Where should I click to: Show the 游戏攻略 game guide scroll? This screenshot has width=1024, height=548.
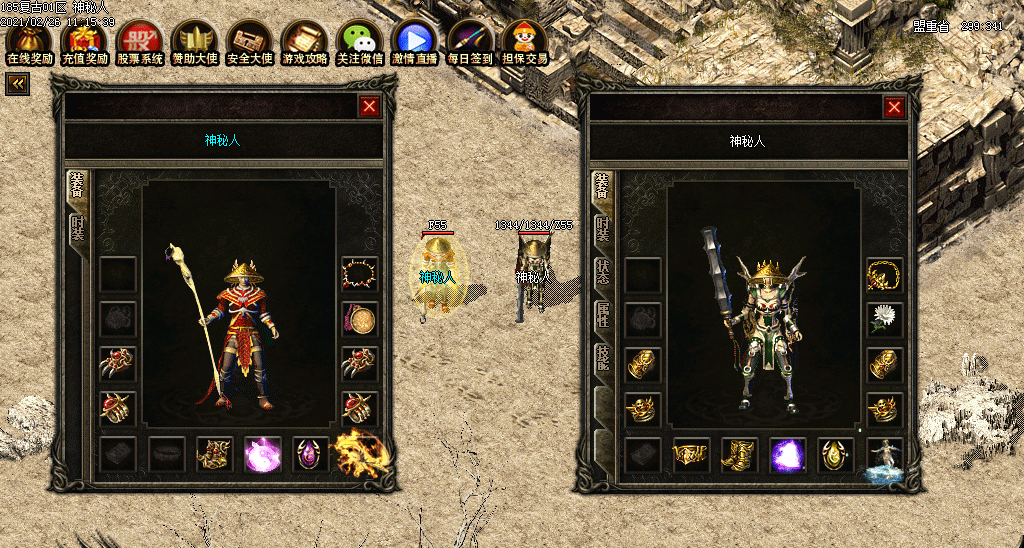click(305, 41)
